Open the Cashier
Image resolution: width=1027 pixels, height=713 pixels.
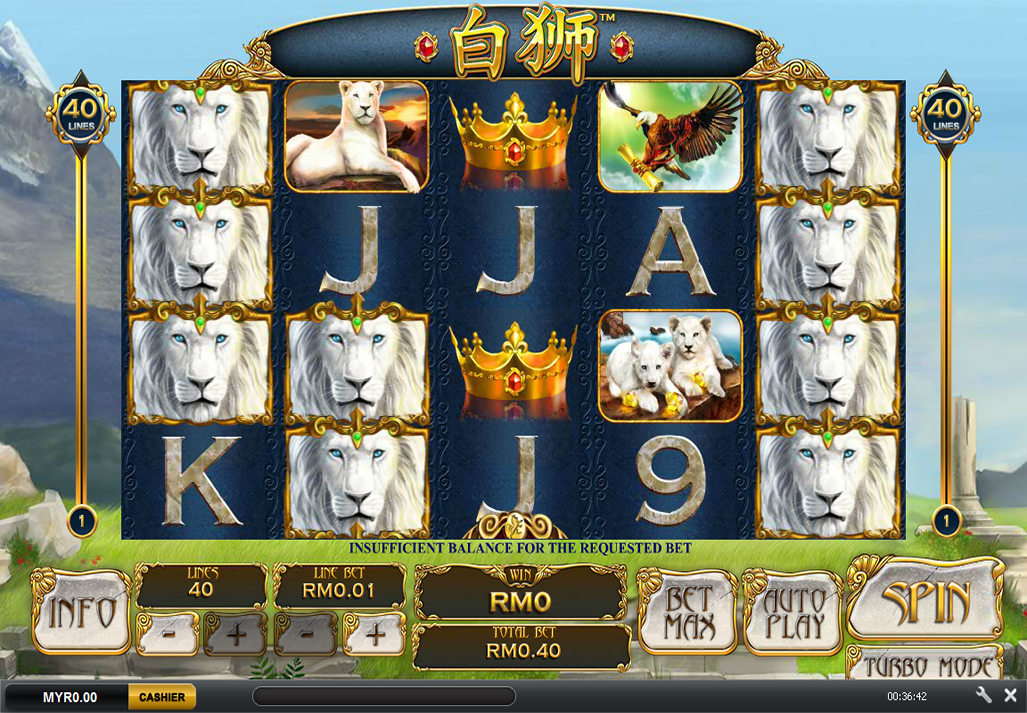[161, 697]
